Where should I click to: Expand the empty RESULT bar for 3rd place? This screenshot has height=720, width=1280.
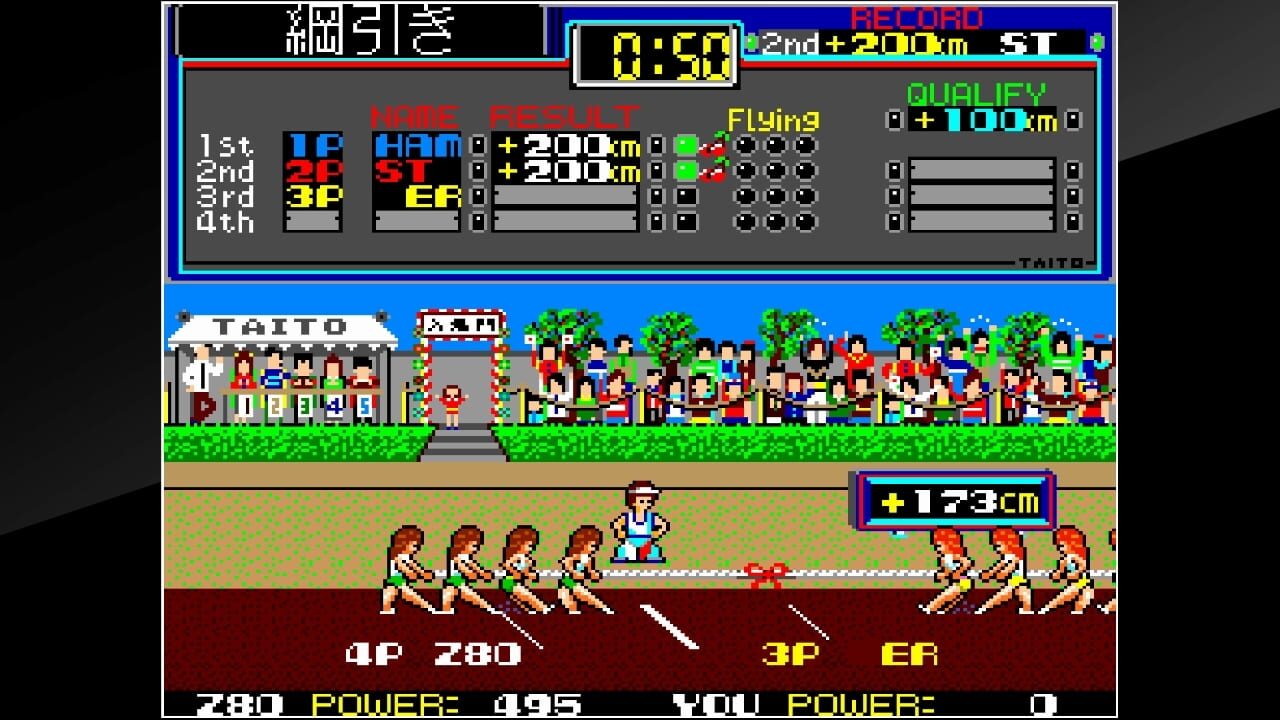[565, 196]
